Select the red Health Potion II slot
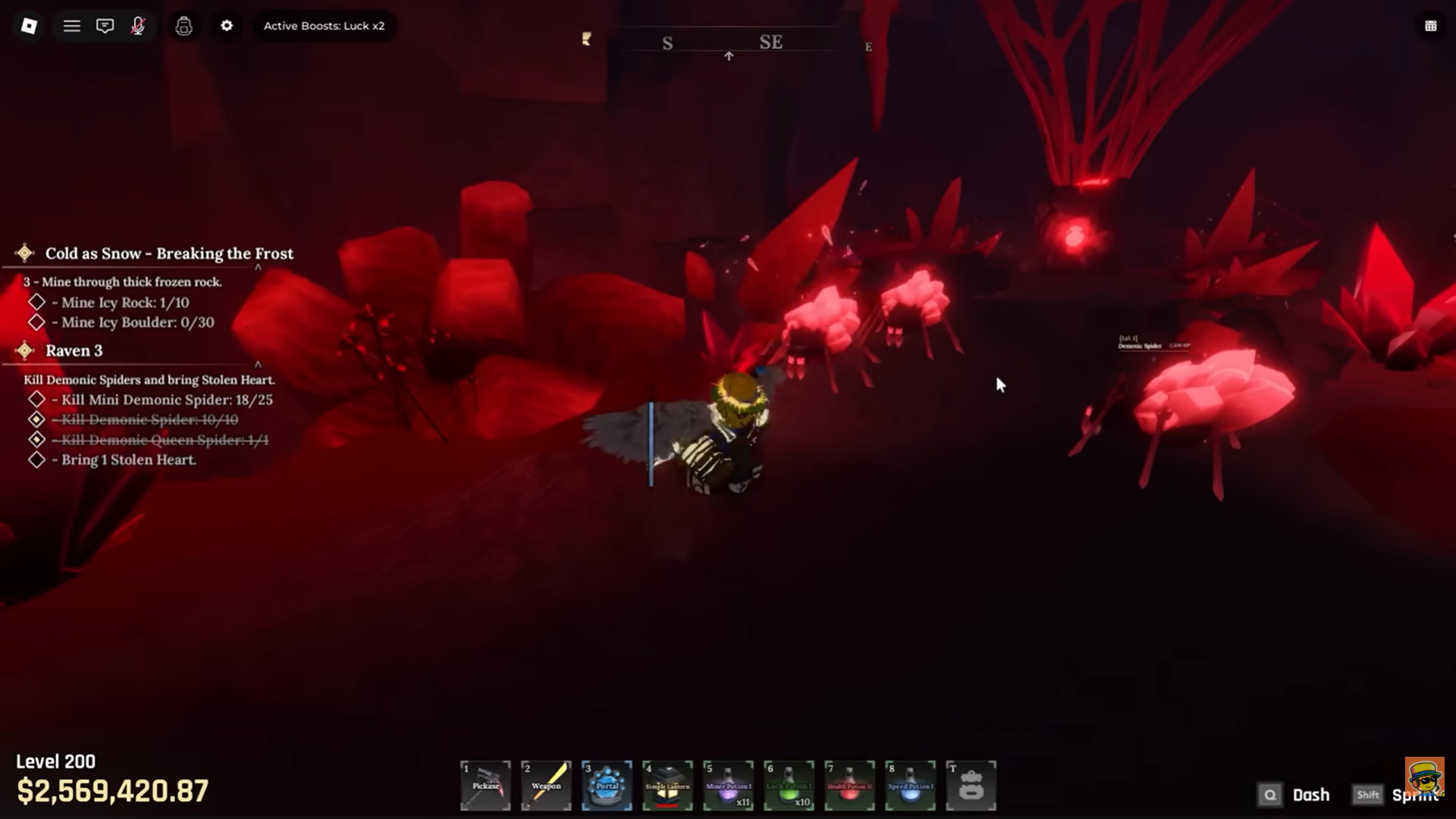The height and width of the screenshot is (819, 1456). coord(849,785)
